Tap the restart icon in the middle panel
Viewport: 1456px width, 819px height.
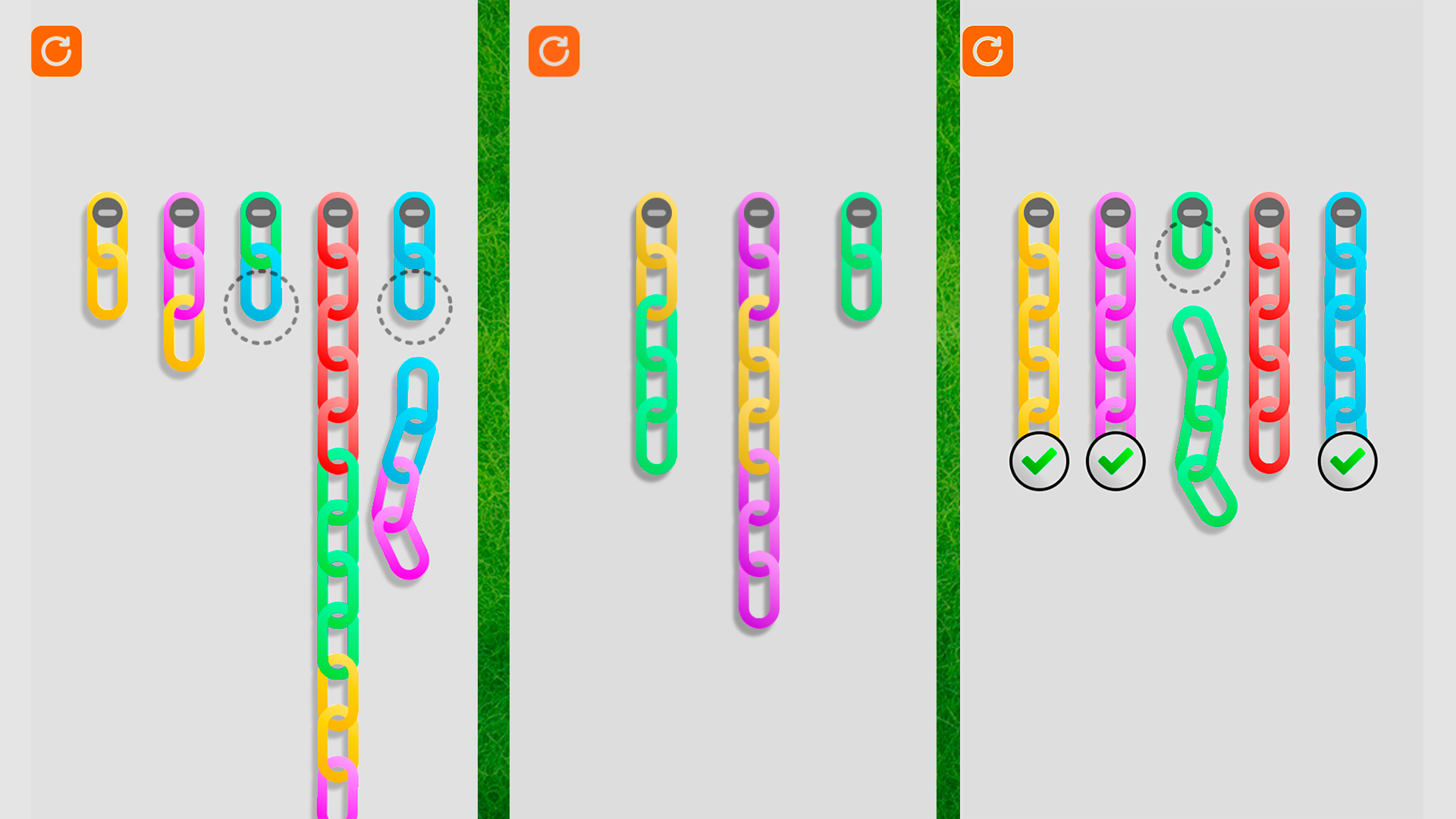[553, 52]
